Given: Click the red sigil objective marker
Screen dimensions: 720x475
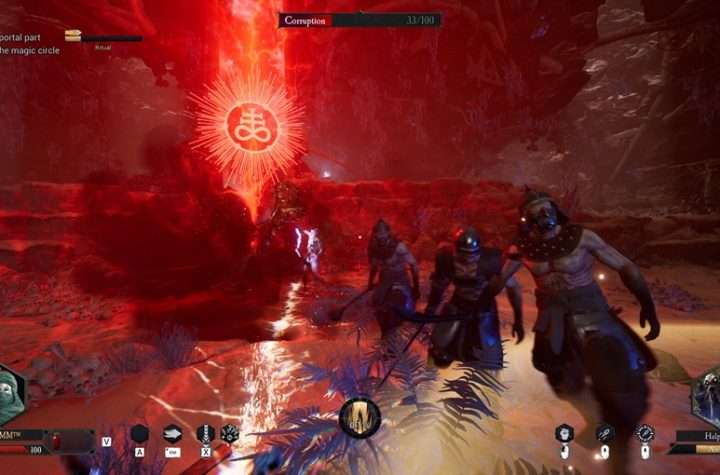Looking at the screenshot, I should (248, 127).
